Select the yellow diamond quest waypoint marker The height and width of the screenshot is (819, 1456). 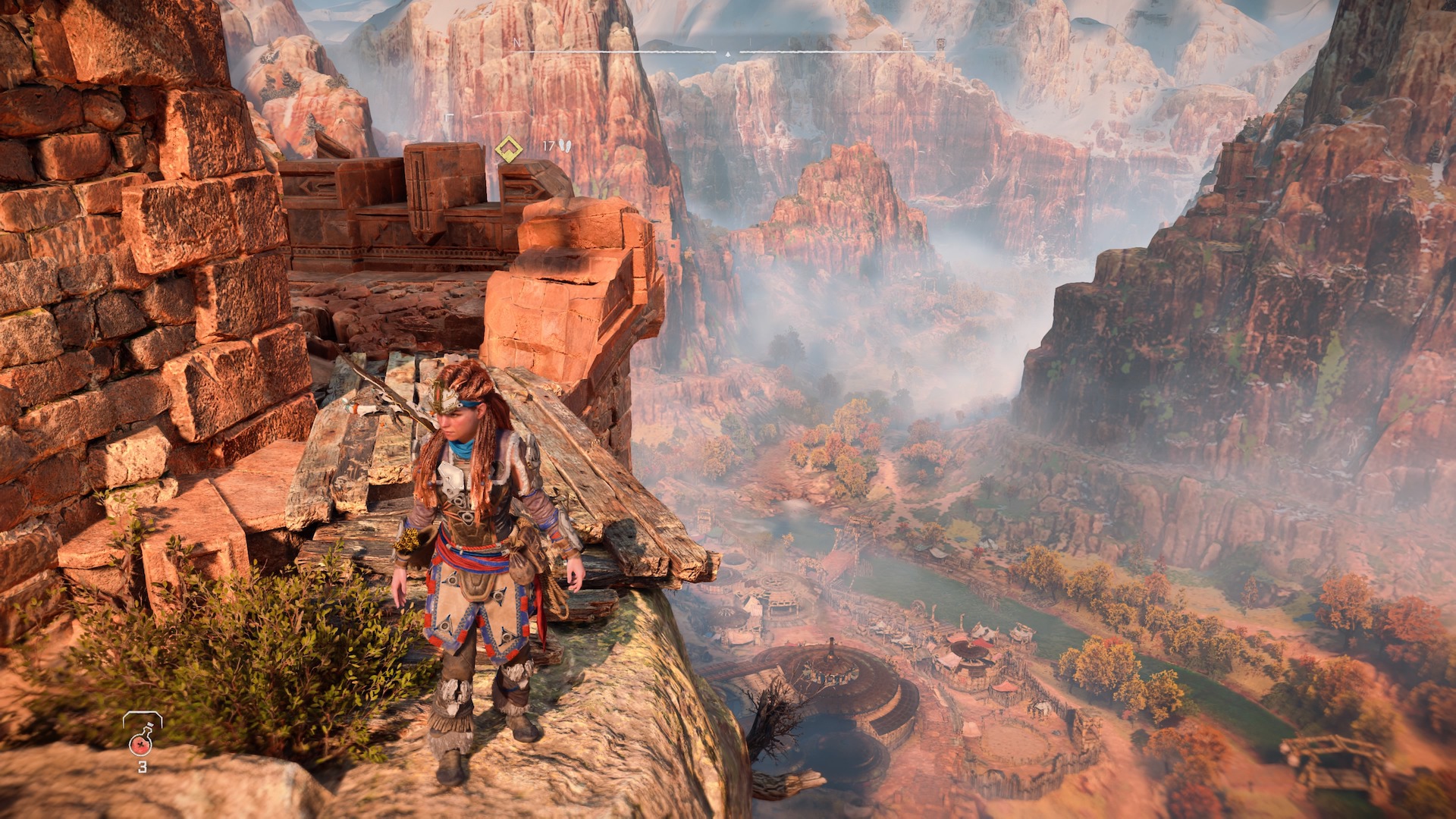[x=508, y=149]
